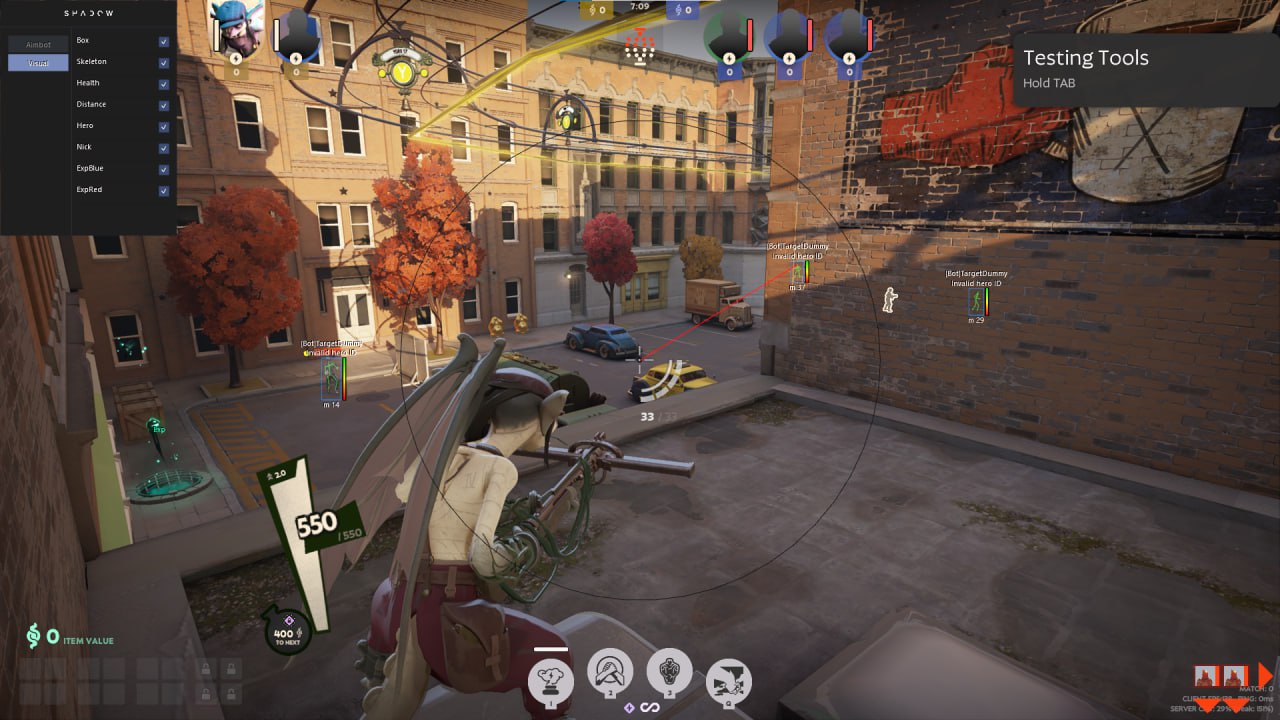
Task: Select the Visual tab
Action: click(x=38, y=63)
